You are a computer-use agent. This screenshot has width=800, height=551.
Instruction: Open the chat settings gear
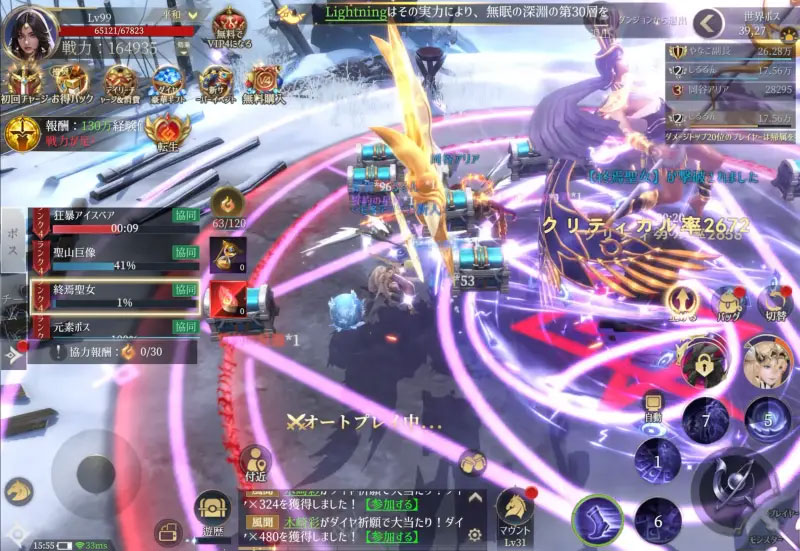(475, 535)
